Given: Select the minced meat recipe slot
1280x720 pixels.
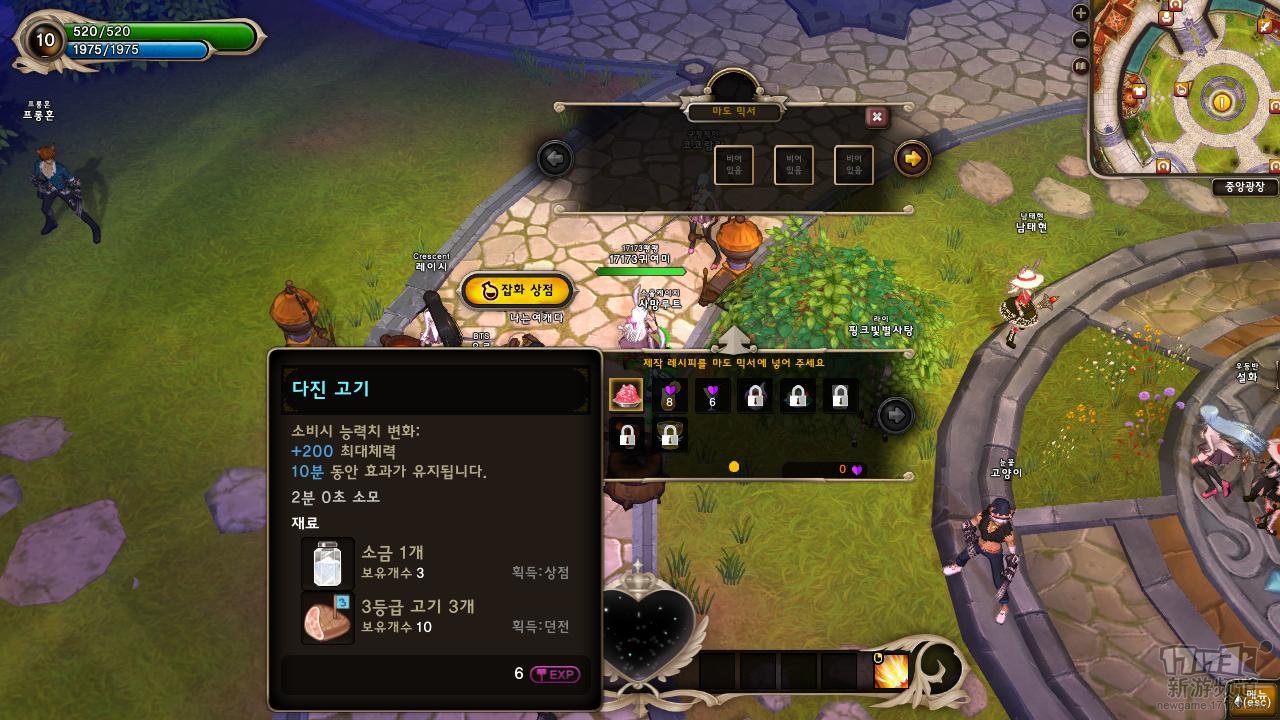Looking at the screenshot, I should tap(627, 395).
